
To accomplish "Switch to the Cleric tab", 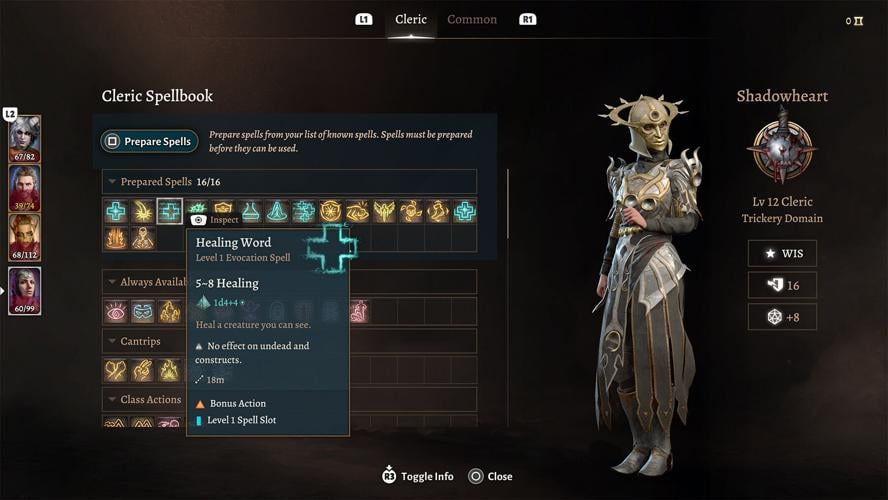I will pos(411,20).
